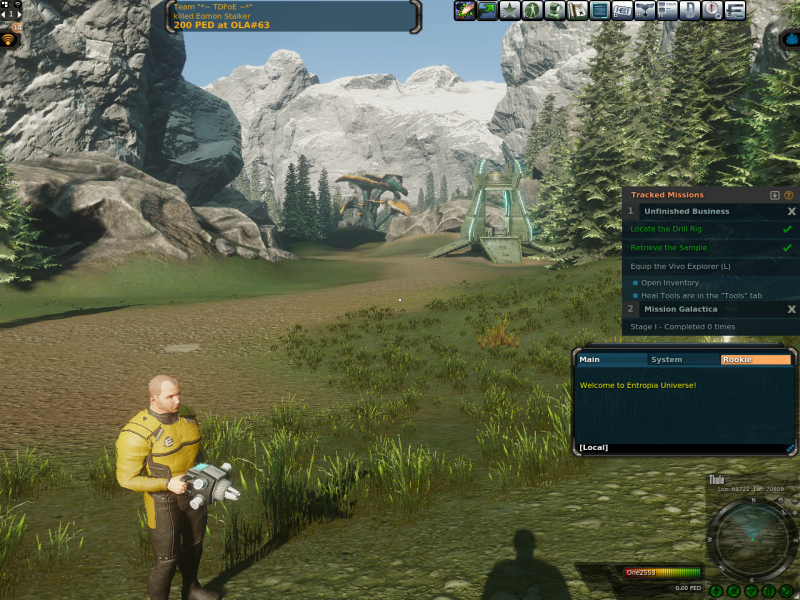Open the map icon in top toolbar
Image resolution: width=800 pixels, height=600 pixels.
click(x=577, y=11)
